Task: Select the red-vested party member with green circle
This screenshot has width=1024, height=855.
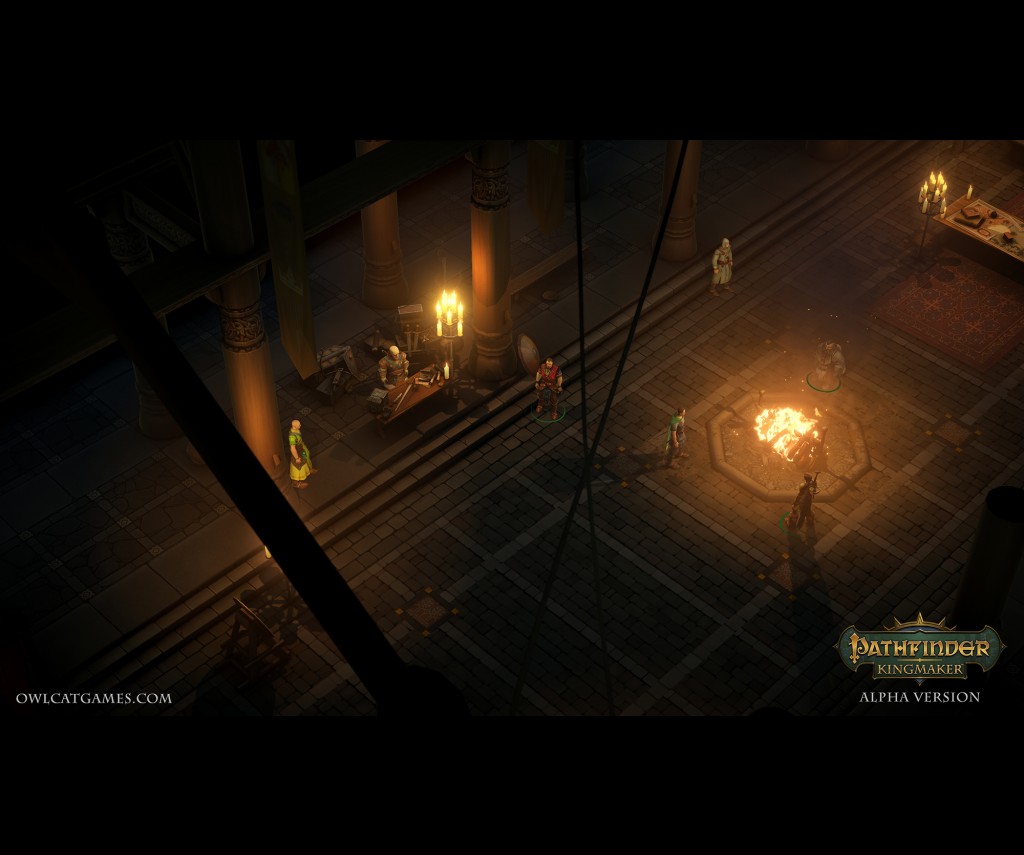Action: 548,387
